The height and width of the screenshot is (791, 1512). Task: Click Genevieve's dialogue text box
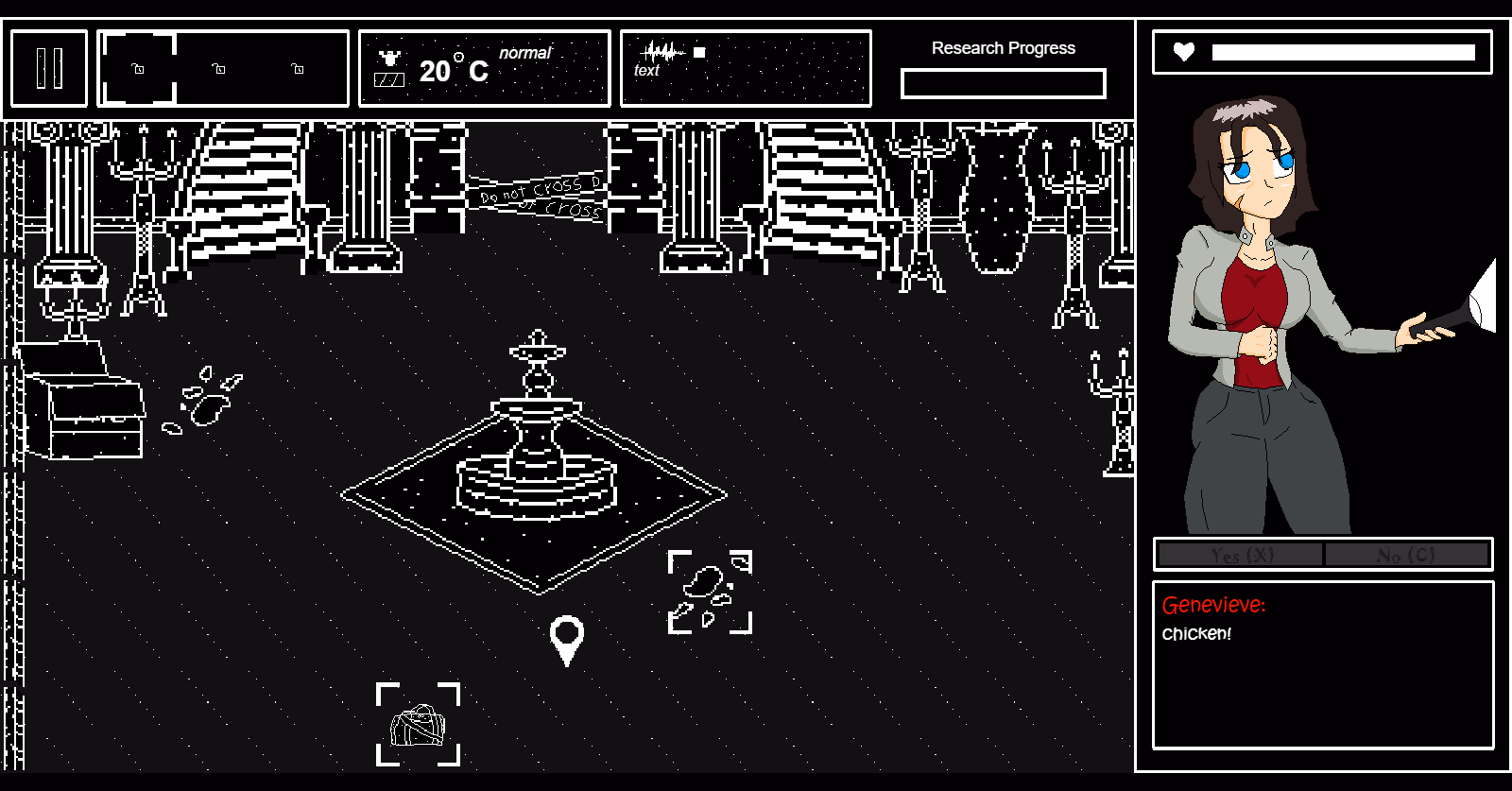[1322, 664]
